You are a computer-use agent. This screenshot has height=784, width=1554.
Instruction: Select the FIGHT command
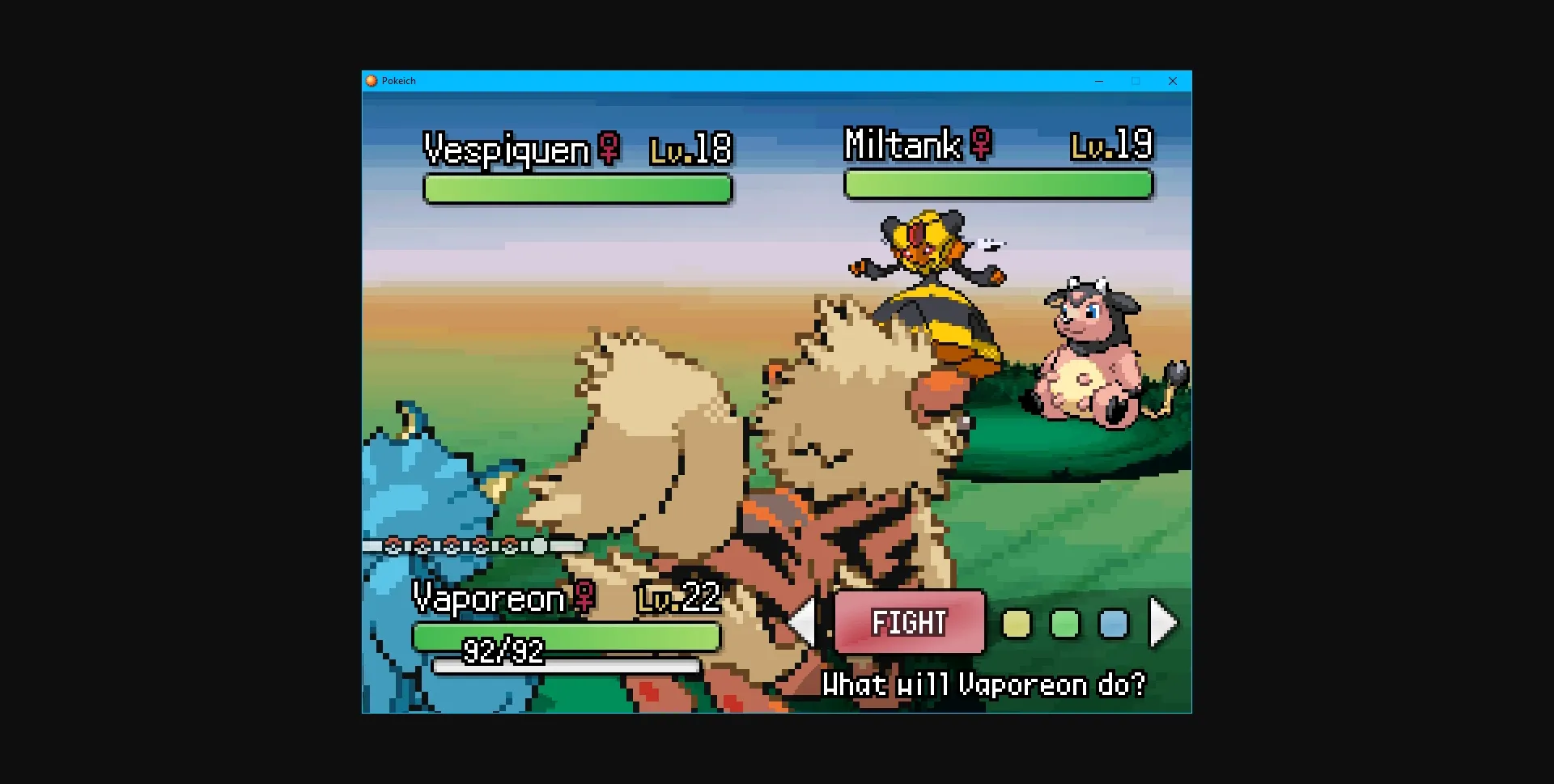(x=908, y=622)
